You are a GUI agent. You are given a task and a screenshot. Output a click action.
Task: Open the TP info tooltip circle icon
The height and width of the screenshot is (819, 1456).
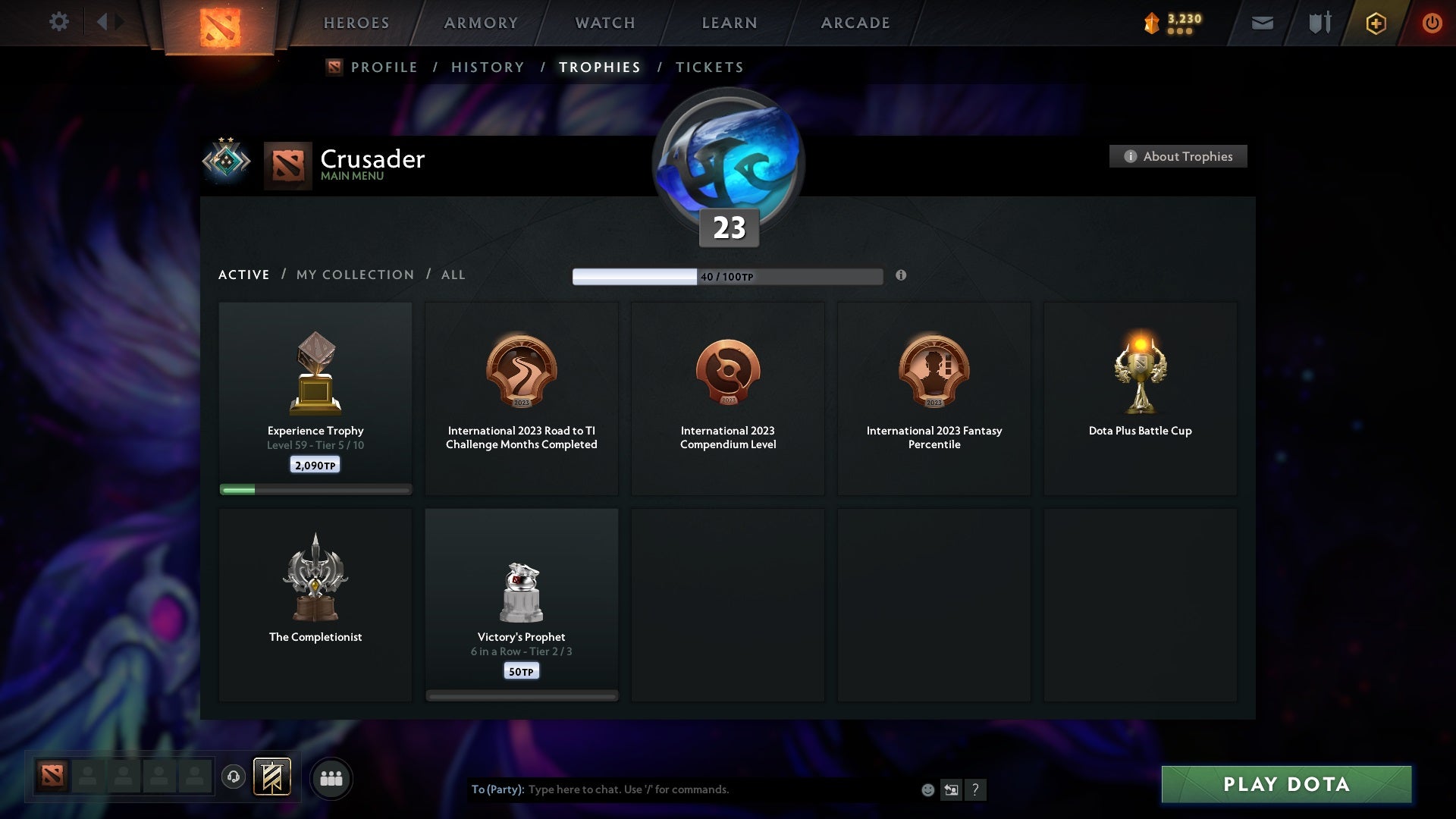pyautogui.click(x=902, y=277)
